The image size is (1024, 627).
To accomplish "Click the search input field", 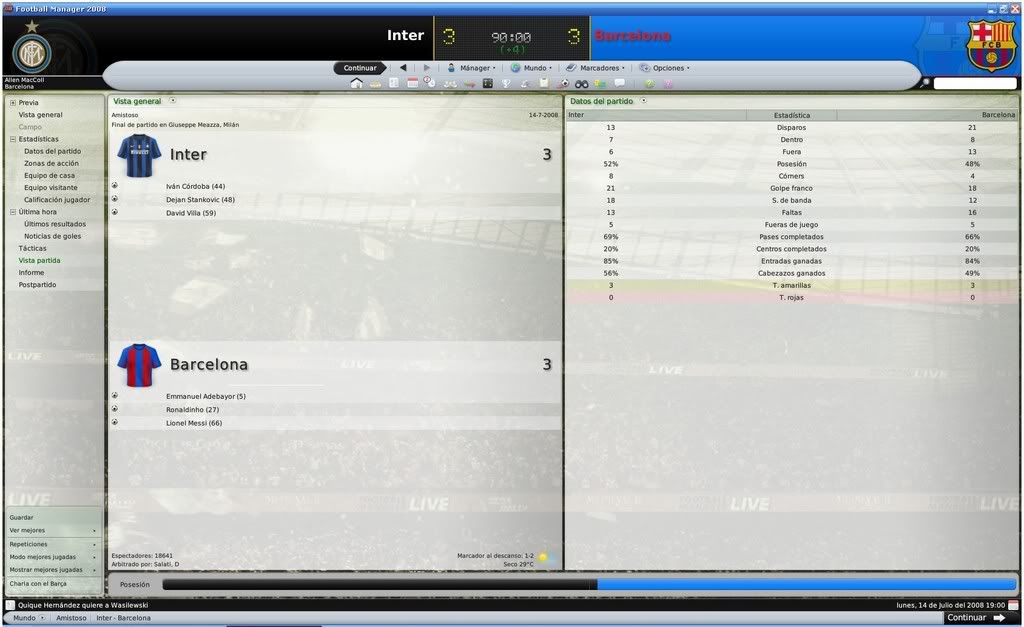I will coord(975,84).
